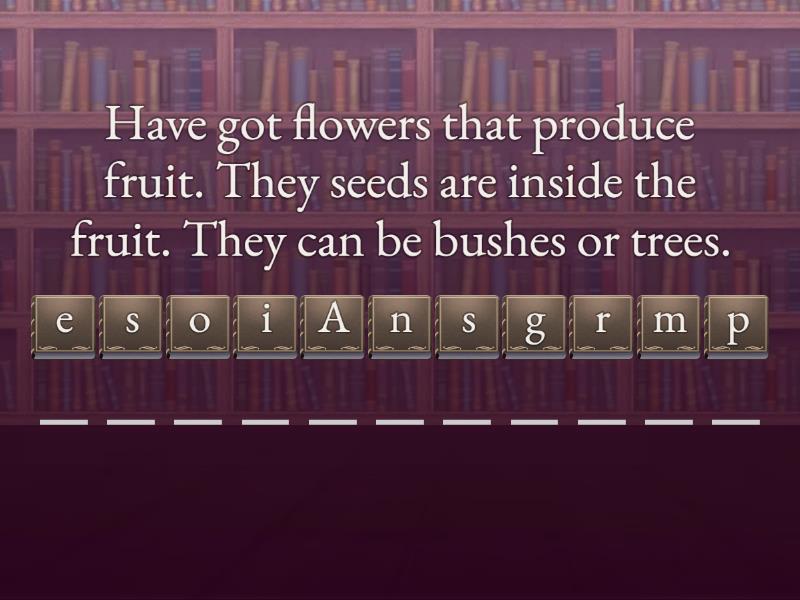
Task: Pick the 'o' letter tile
Action: point(200,326)
